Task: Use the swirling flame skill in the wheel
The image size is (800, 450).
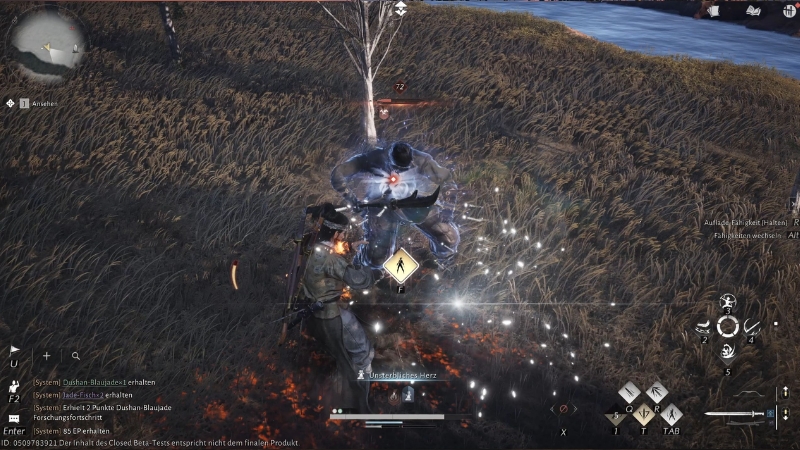Action: pos(727,351)
